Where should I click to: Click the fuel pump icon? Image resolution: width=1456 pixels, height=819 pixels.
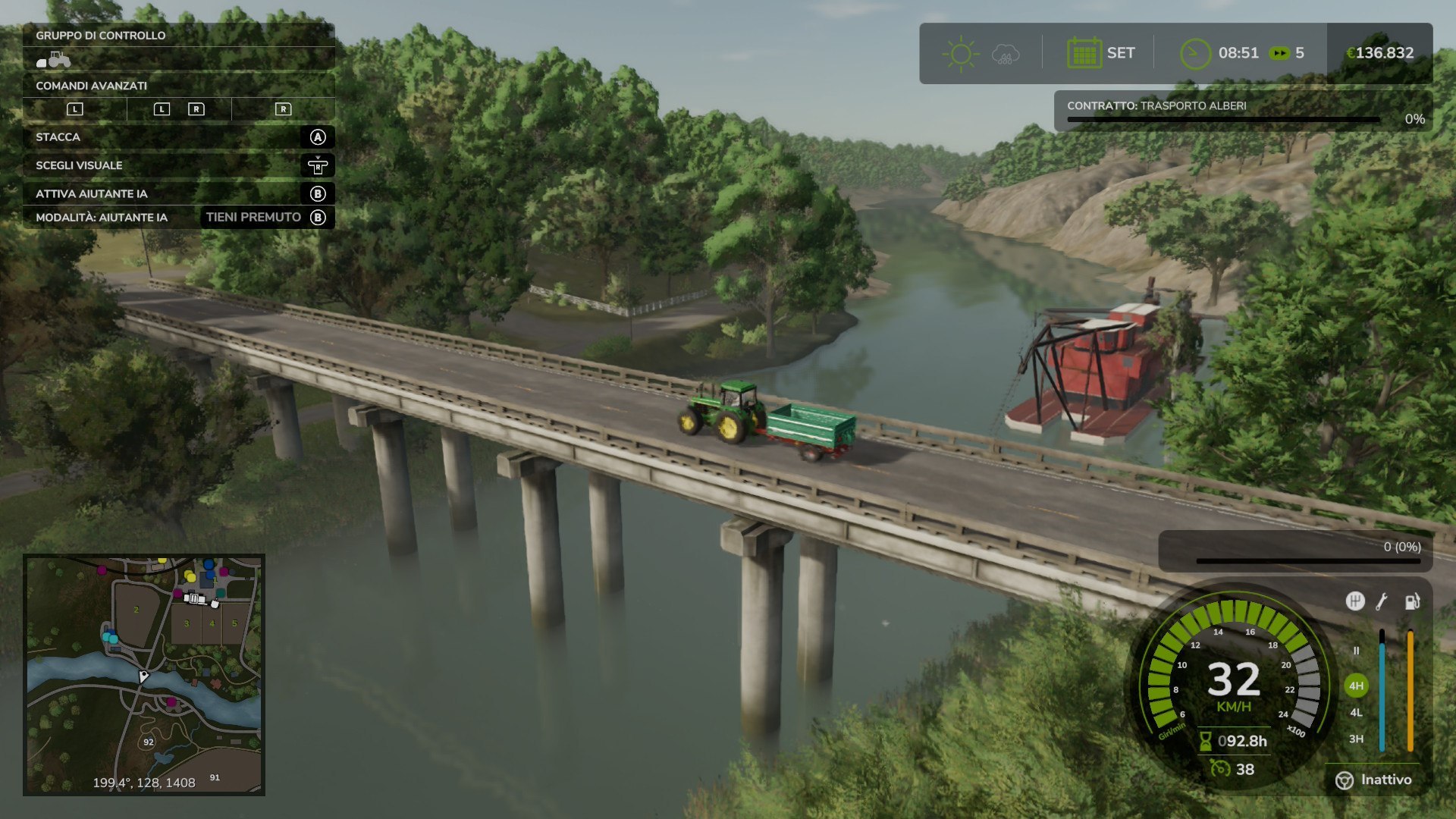tap(1412, 601)
